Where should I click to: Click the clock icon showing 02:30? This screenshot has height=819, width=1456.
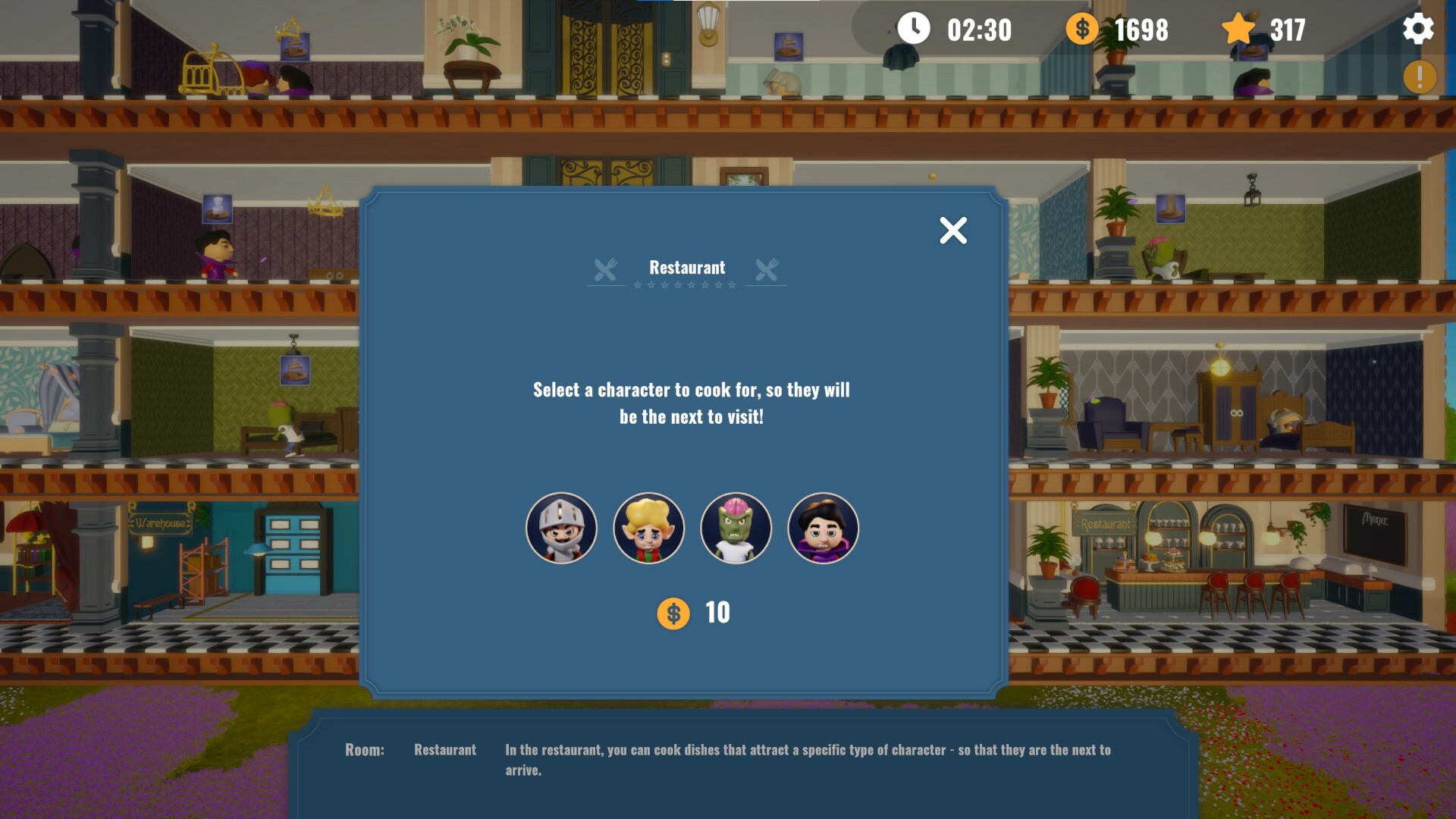[x=914, y=30]
